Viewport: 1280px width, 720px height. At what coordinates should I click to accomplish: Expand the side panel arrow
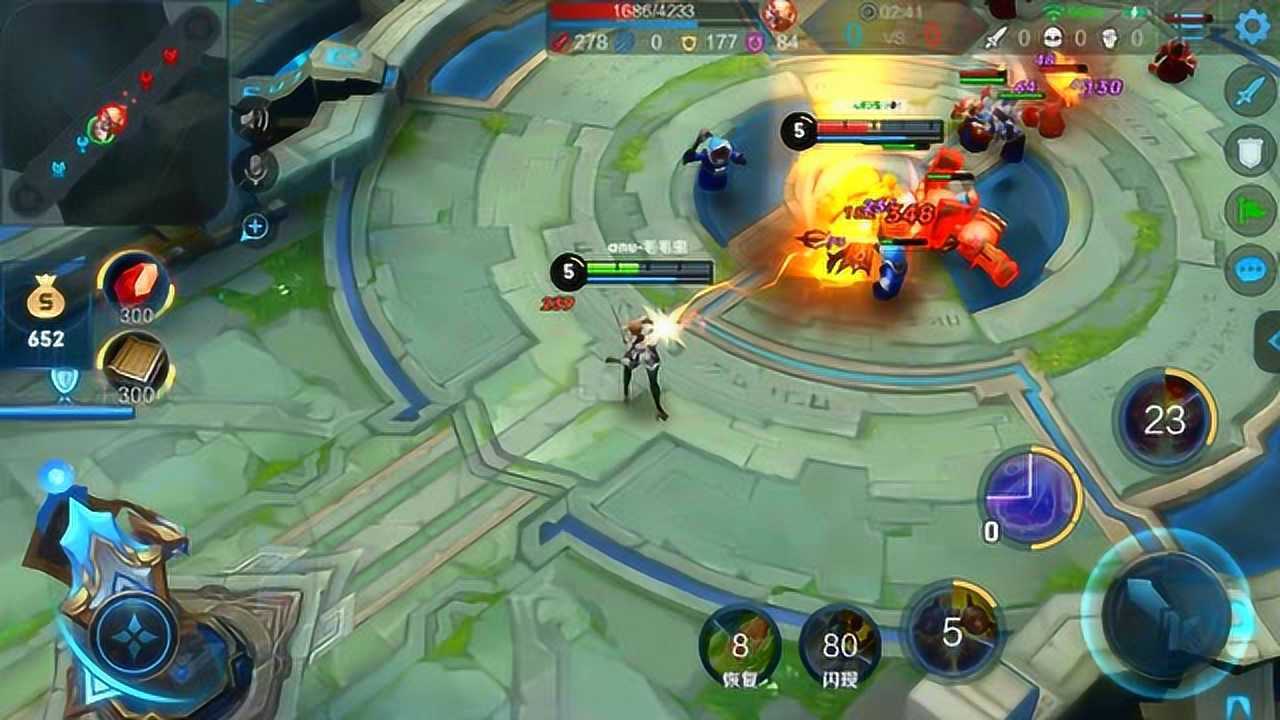click(x=1270, y=341)
